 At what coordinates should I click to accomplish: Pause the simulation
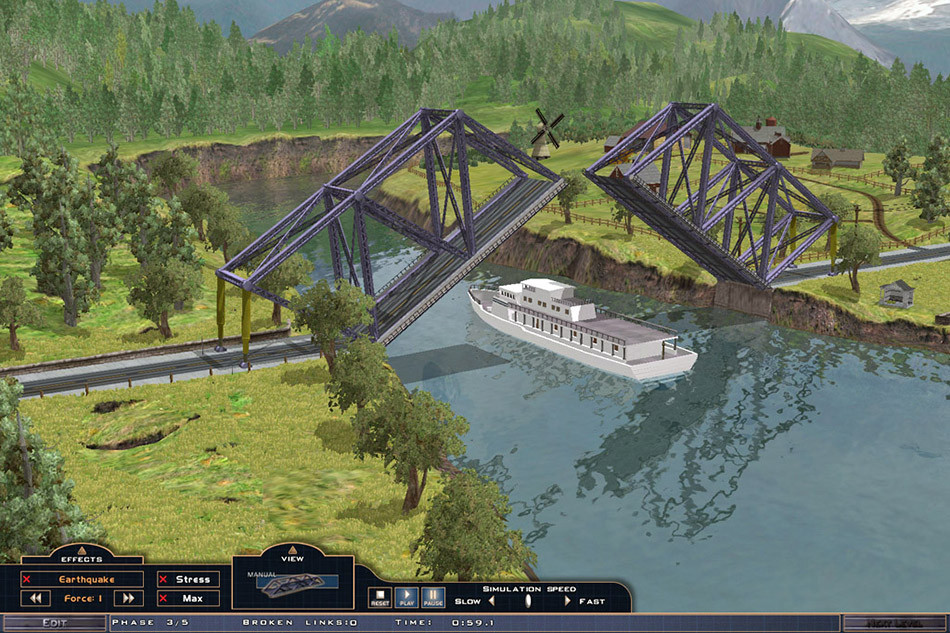click(x=432, y=598)
